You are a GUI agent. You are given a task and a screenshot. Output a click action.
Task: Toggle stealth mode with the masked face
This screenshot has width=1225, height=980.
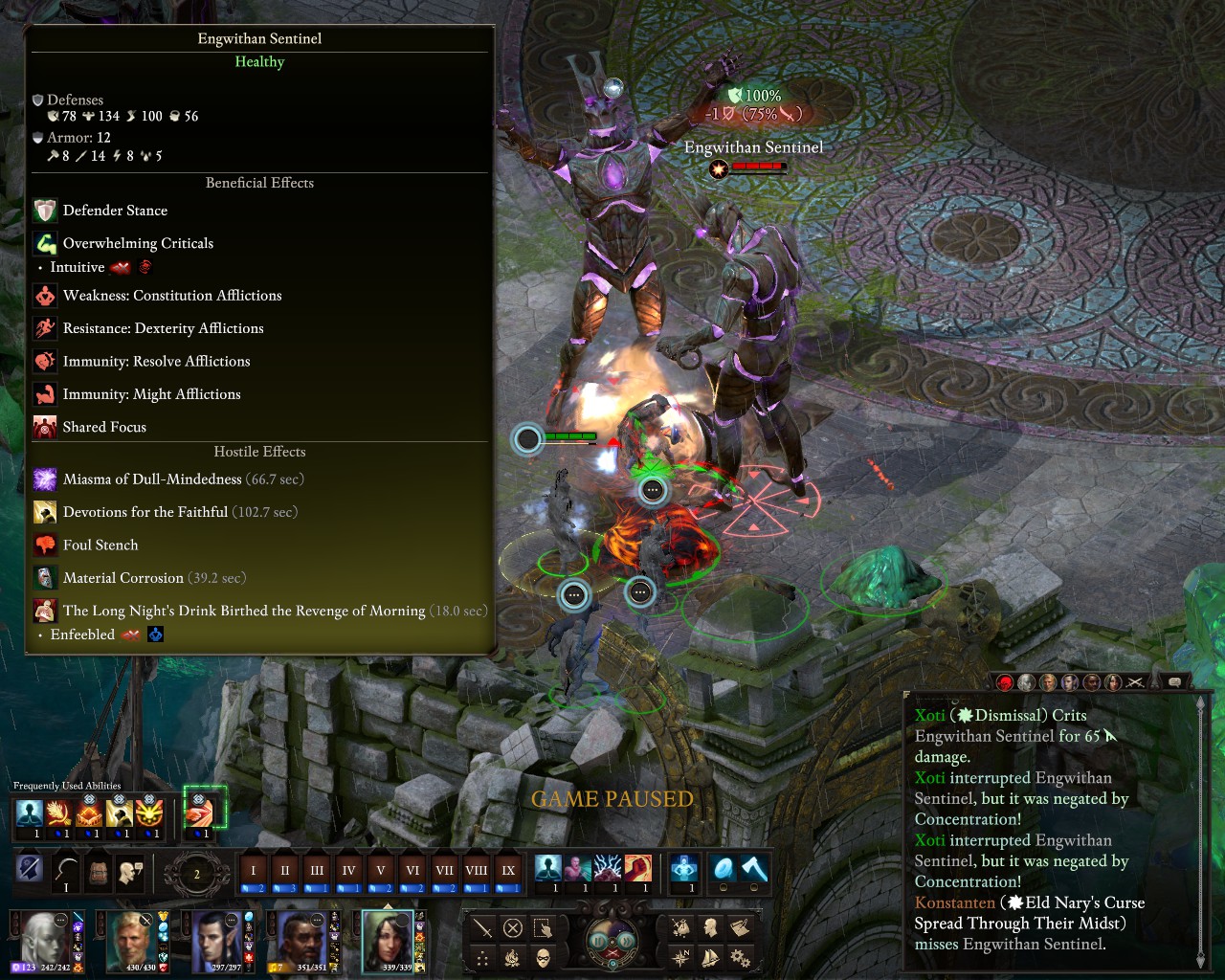(x=544, y=958)
